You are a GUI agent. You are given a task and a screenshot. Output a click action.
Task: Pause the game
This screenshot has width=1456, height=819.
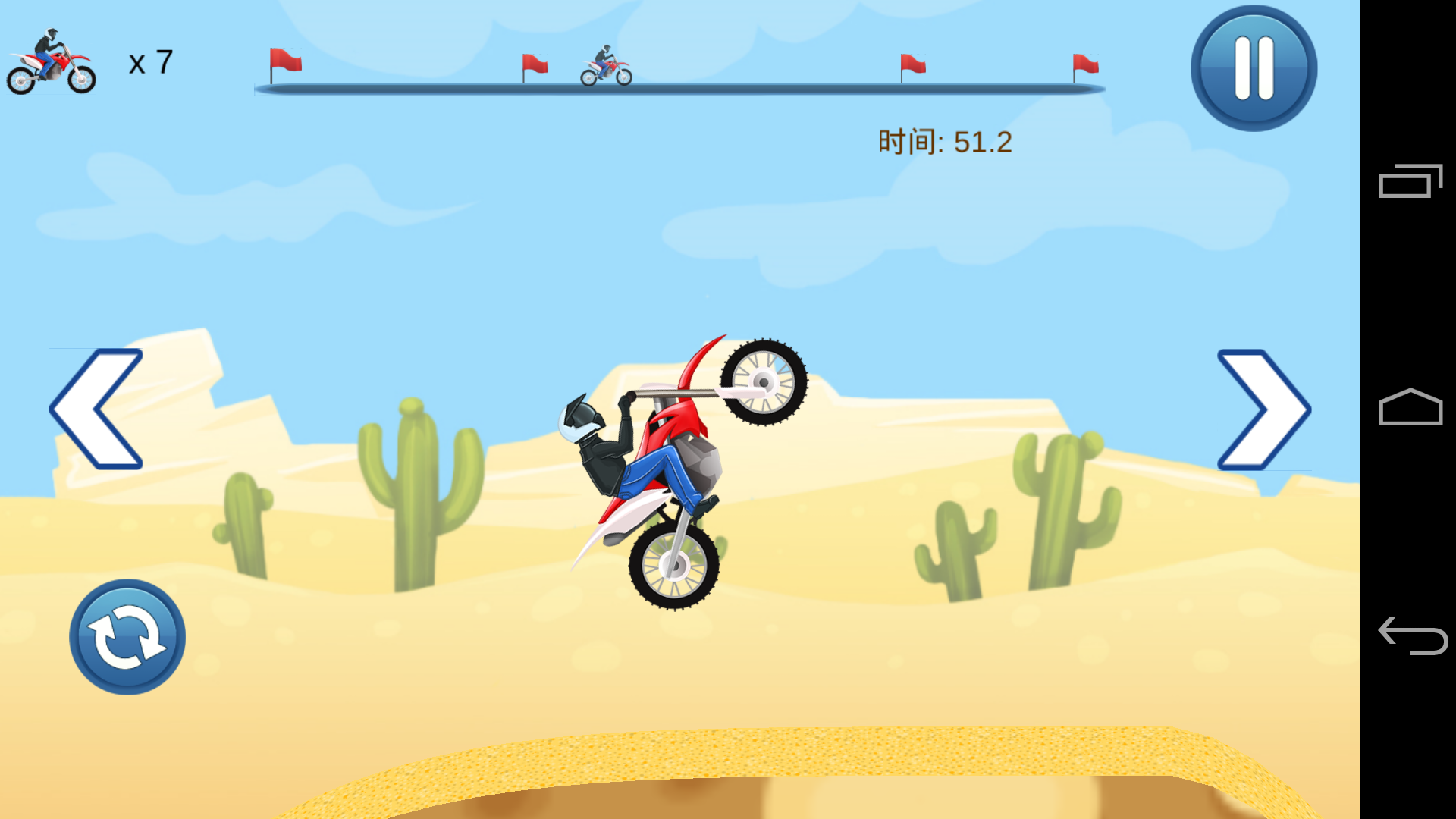point(1254,68)
